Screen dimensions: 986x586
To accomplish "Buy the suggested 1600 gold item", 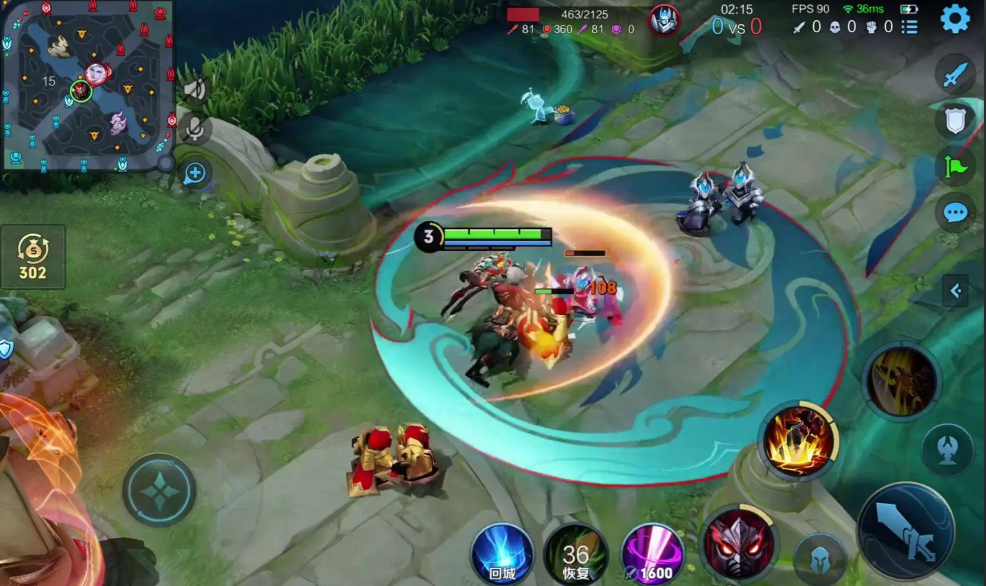I will tap(652, 553).
